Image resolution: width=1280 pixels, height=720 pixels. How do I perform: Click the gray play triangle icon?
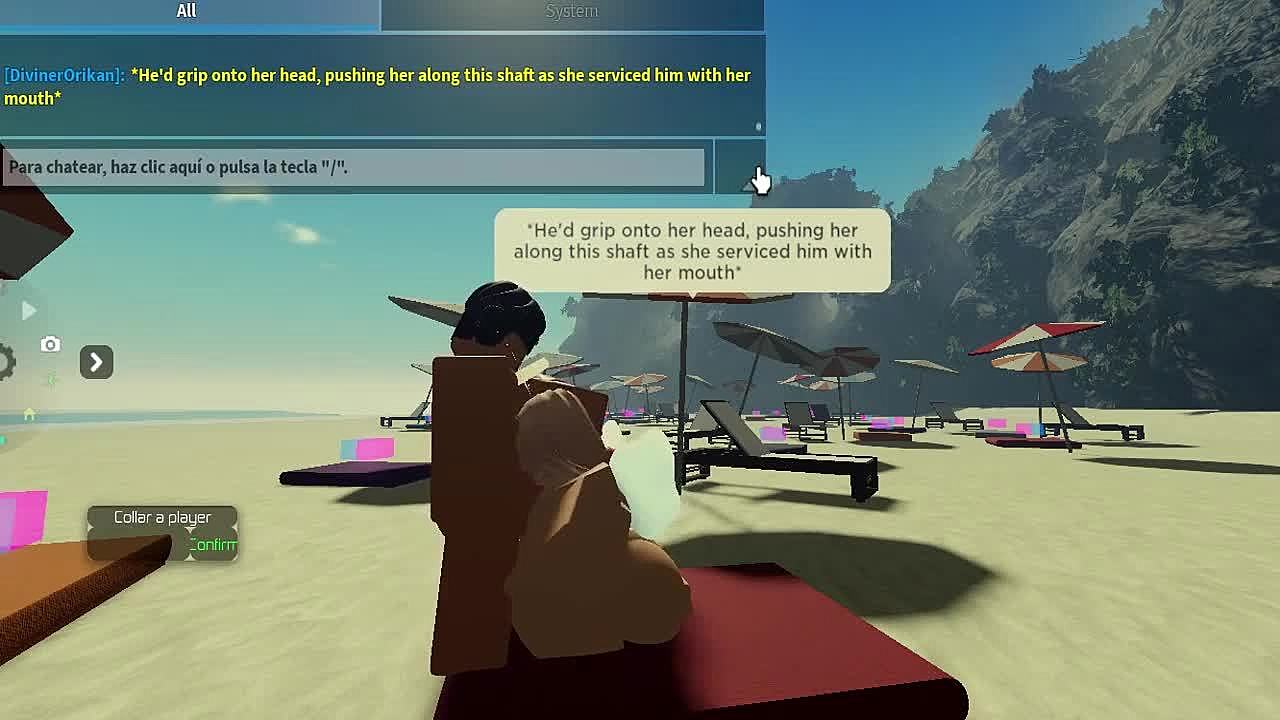click(28, 311)
